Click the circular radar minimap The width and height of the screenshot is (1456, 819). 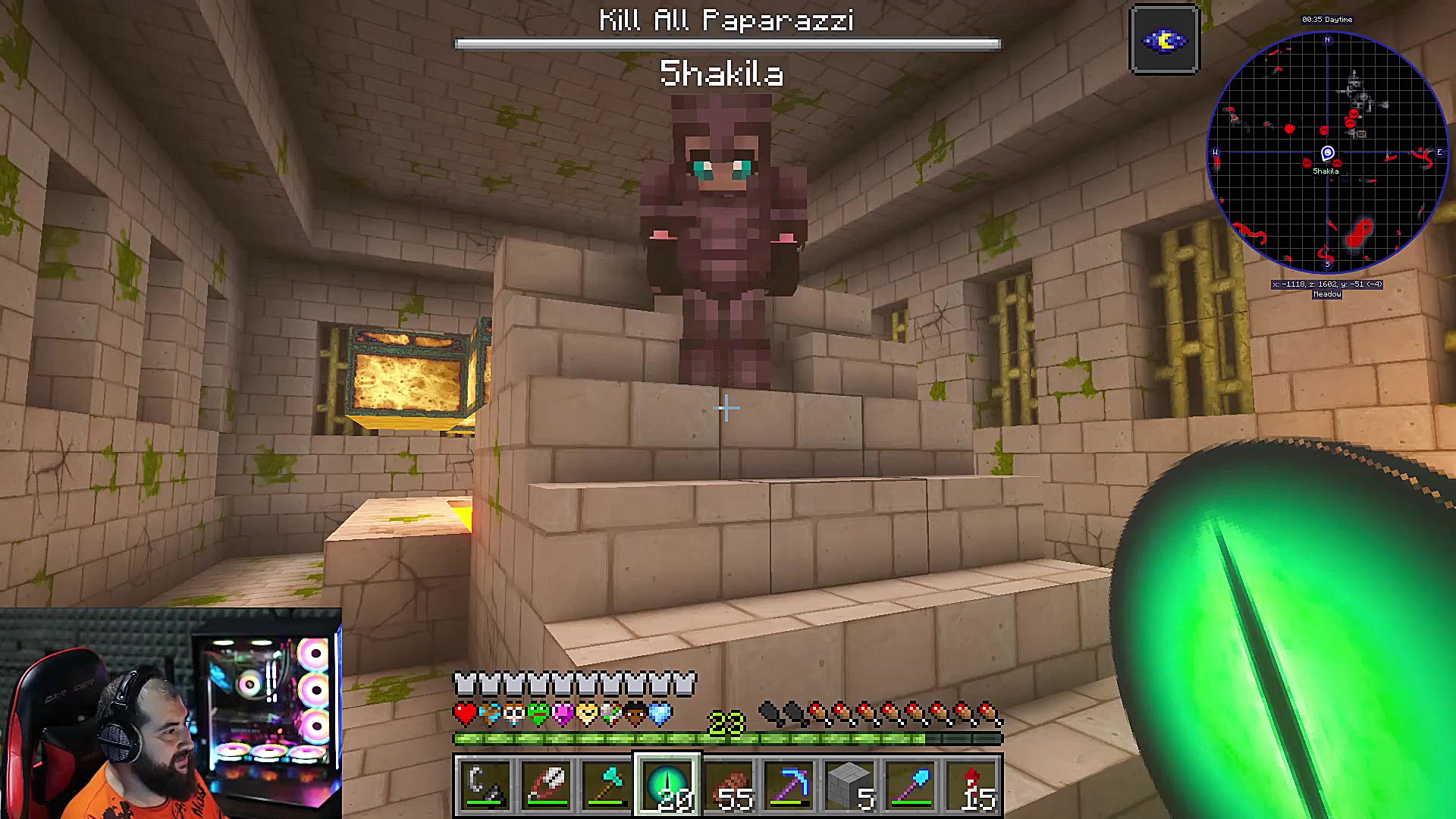click(x=1327, y=152)
